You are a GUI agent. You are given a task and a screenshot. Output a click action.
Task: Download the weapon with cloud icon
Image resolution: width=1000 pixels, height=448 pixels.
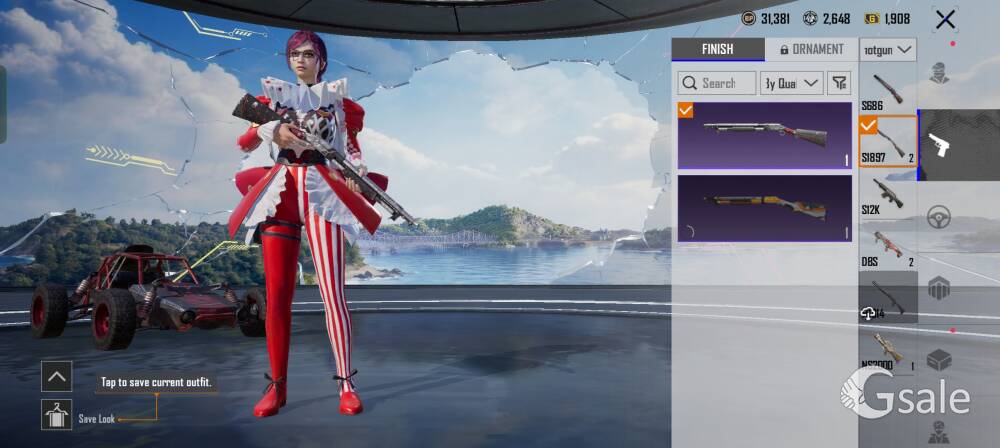pos(868,313)
